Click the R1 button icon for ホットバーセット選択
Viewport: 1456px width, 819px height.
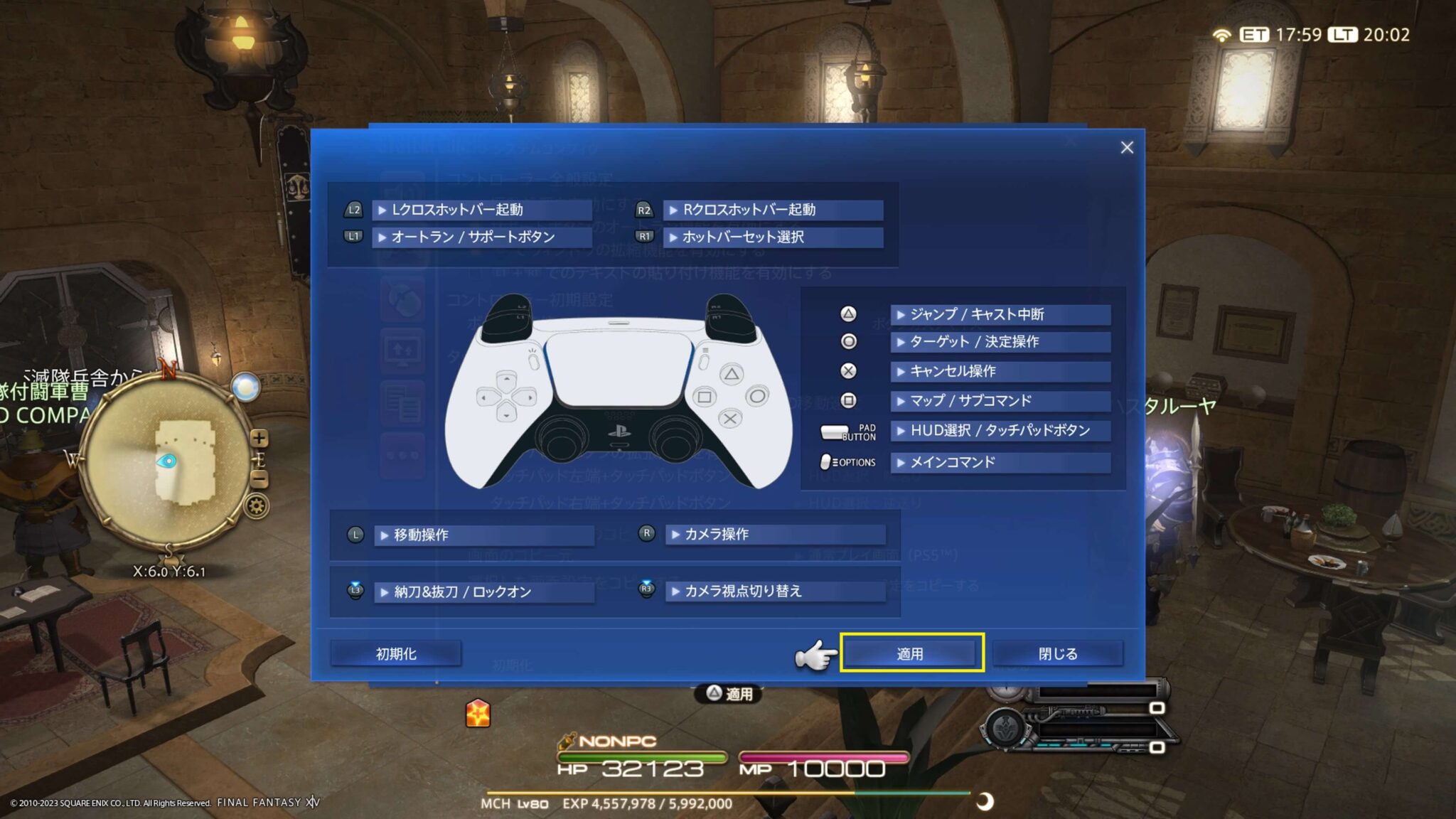click(x=646, y=238)
